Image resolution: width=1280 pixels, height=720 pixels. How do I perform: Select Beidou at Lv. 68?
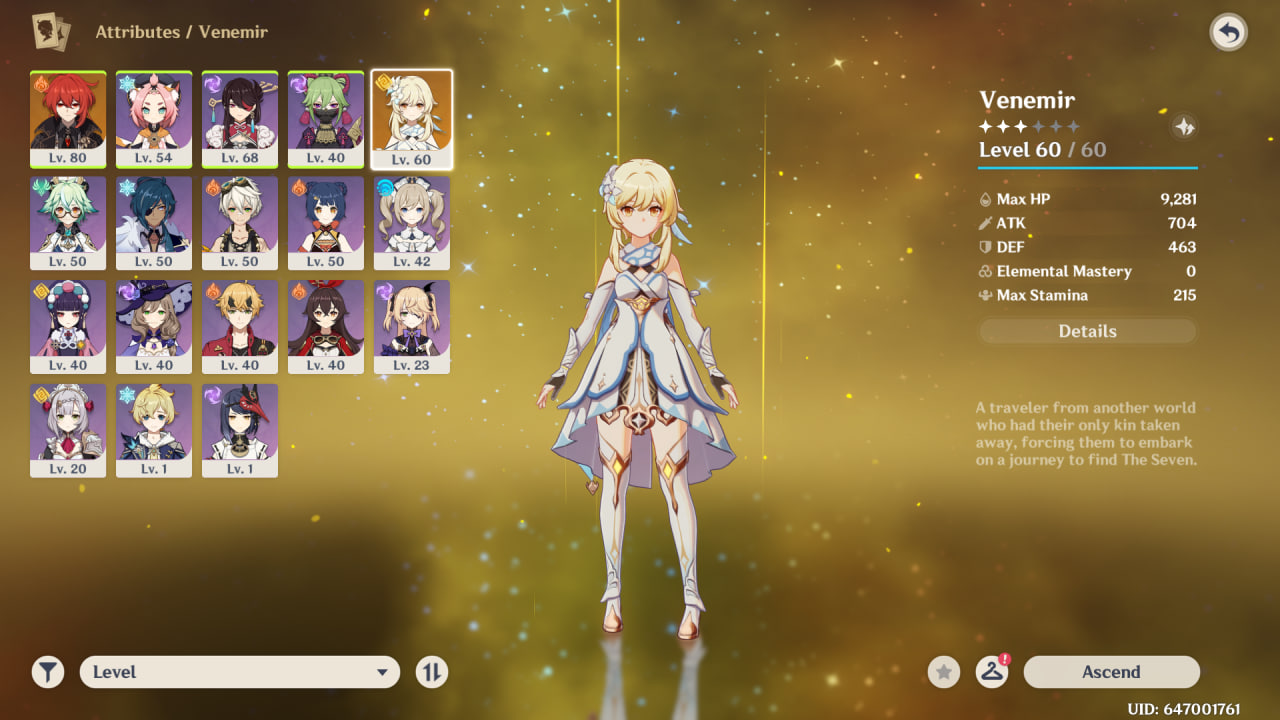point(240,118)
